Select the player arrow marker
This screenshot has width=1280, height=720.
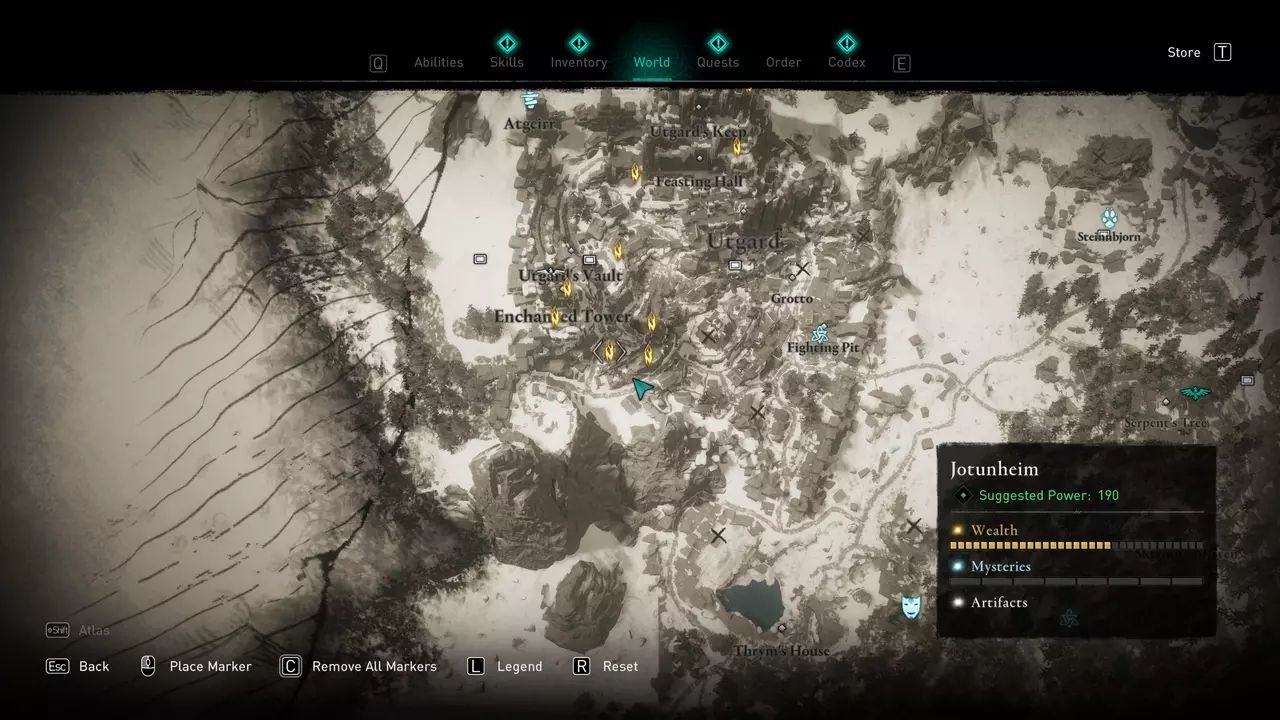pos(643,388)
